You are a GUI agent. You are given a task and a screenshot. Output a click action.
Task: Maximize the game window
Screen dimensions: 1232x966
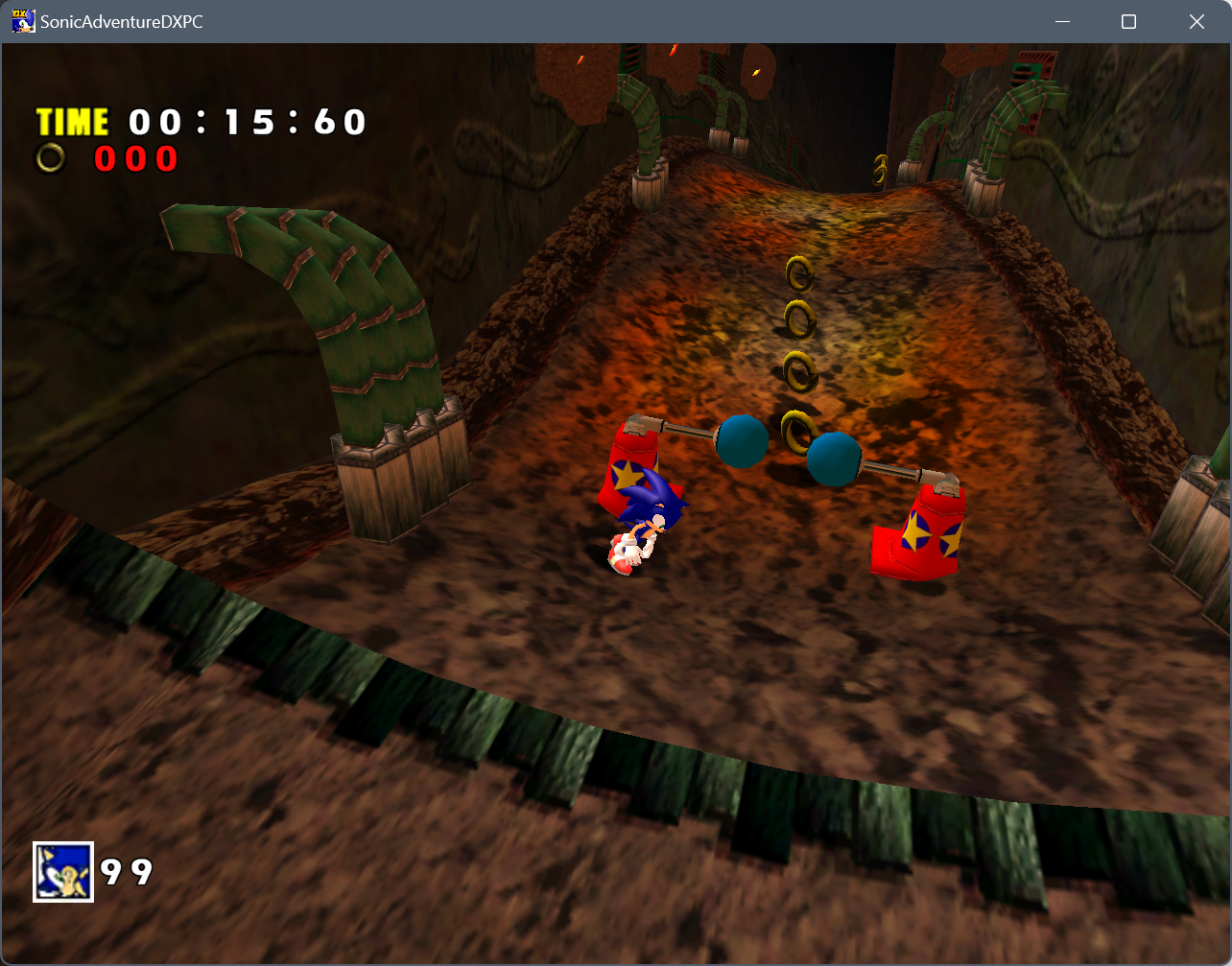(1128, 21)
